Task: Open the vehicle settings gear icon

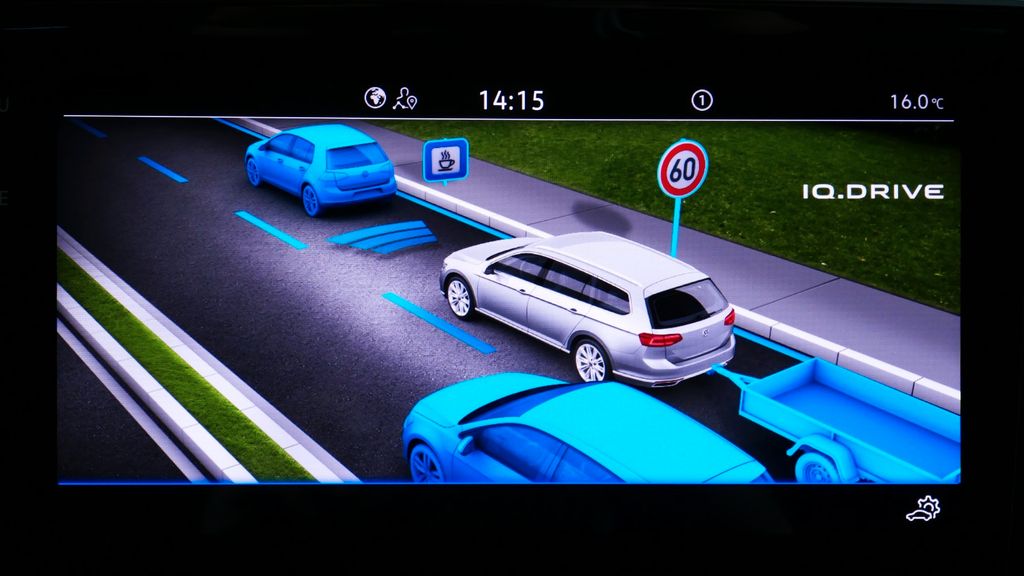Action: click(x=923, y=510)
